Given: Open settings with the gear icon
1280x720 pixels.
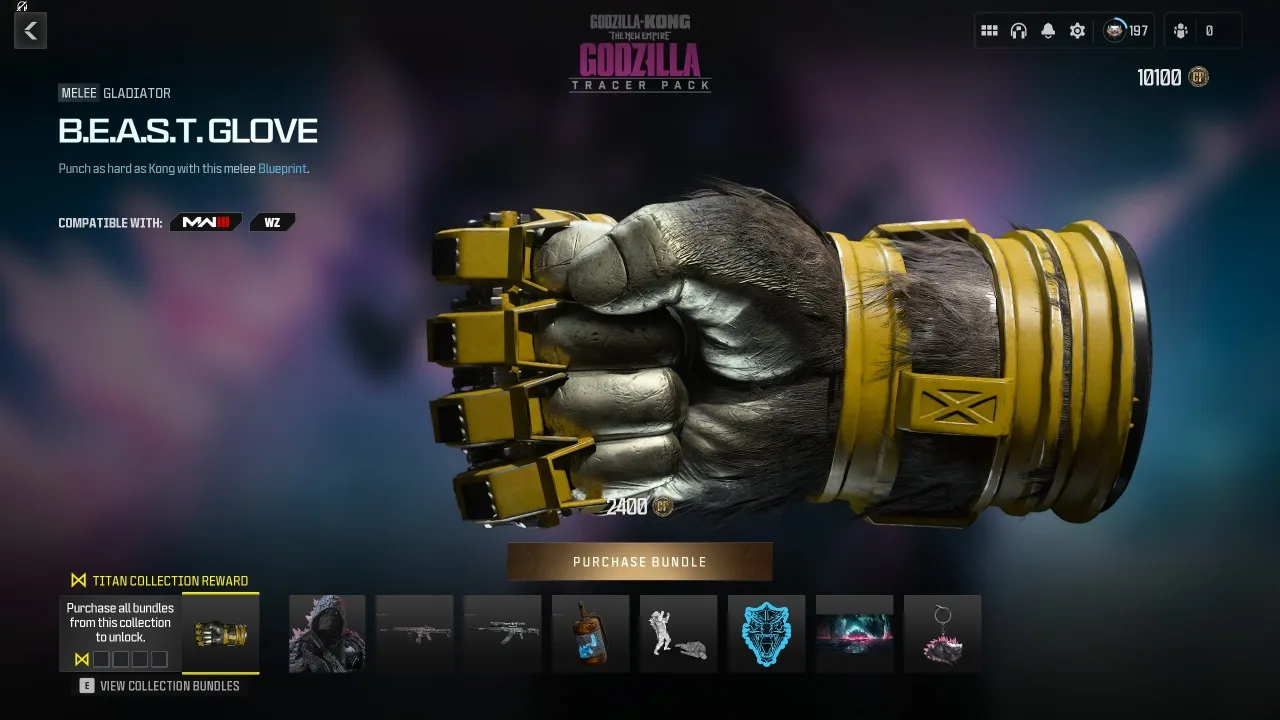Looking at the screenshot, I should tap(1077, 30).
